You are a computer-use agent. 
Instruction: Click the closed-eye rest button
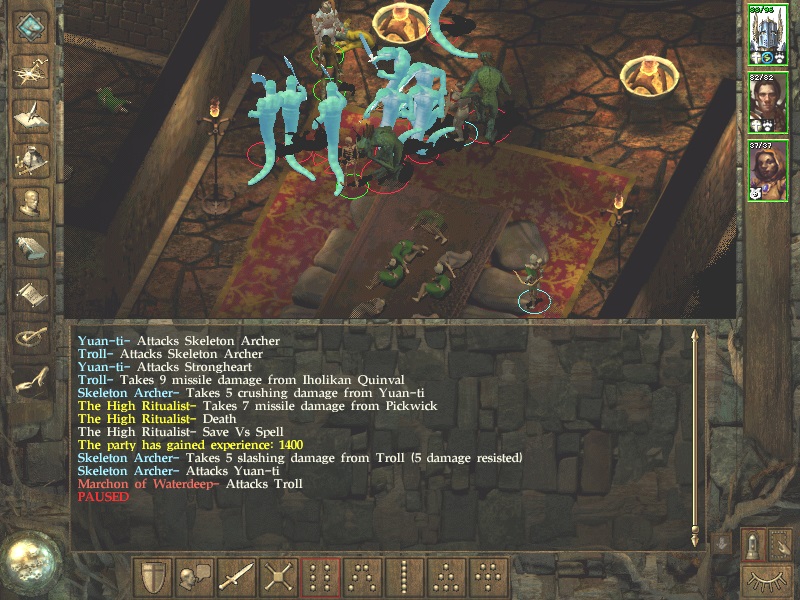point(768,579)
